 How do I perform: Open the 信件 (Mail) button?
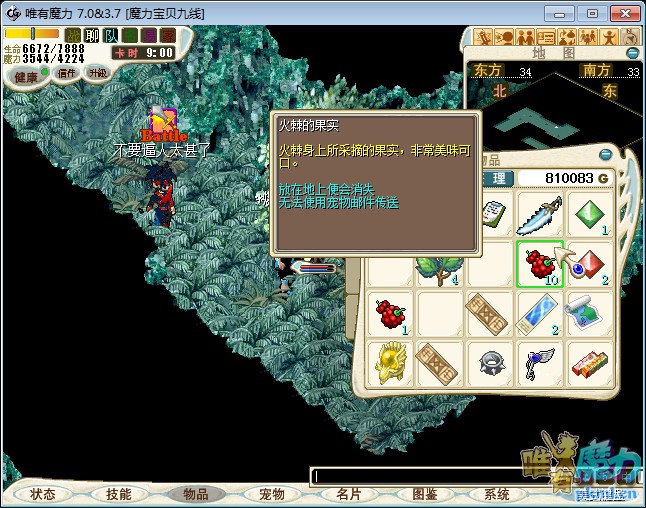tap(67, 73)
